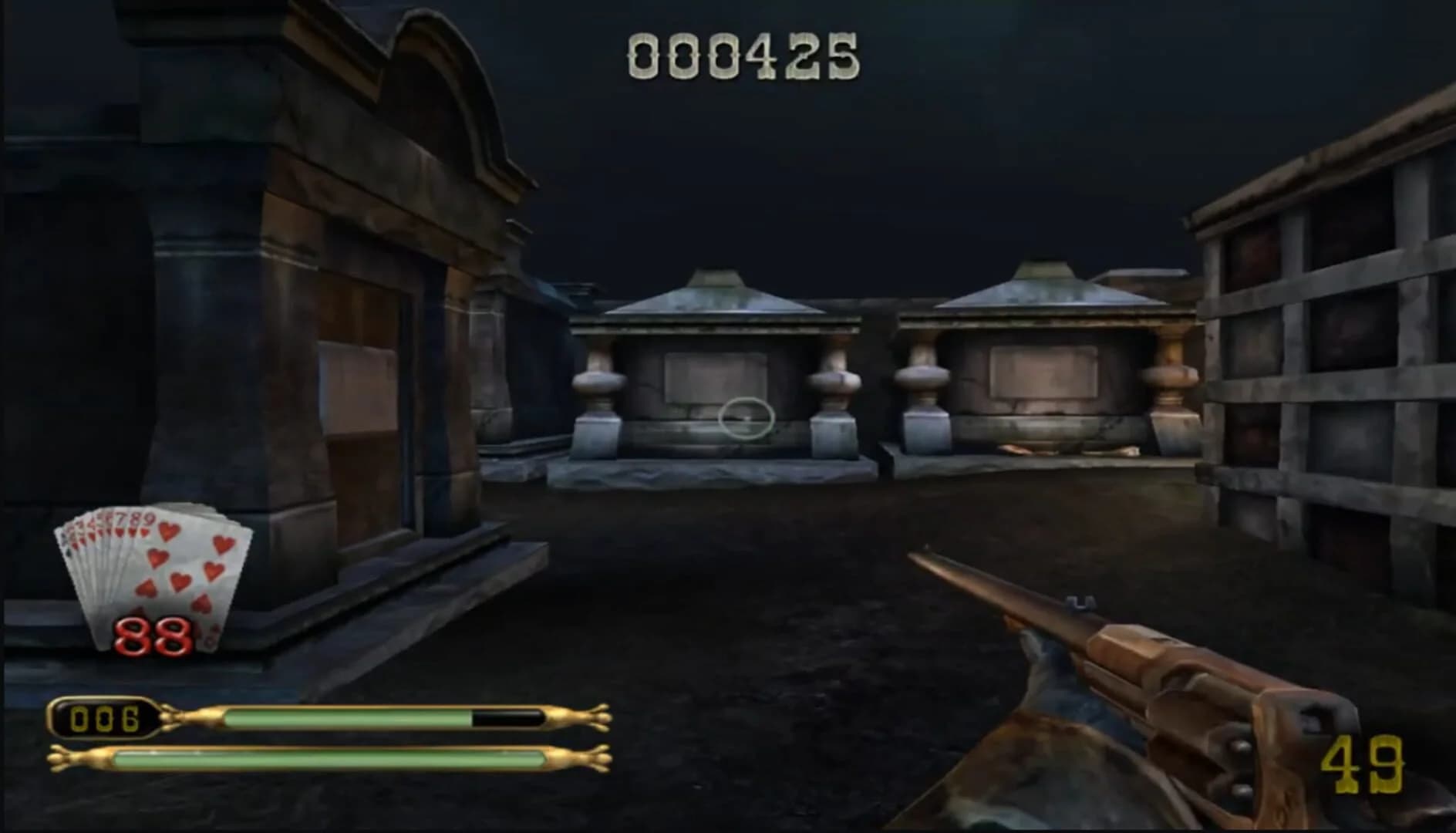Image resolution: width=1456 pixels, height=833 pixels.
Task: Click the upper green ammo bar
Action: click(347, 719)
